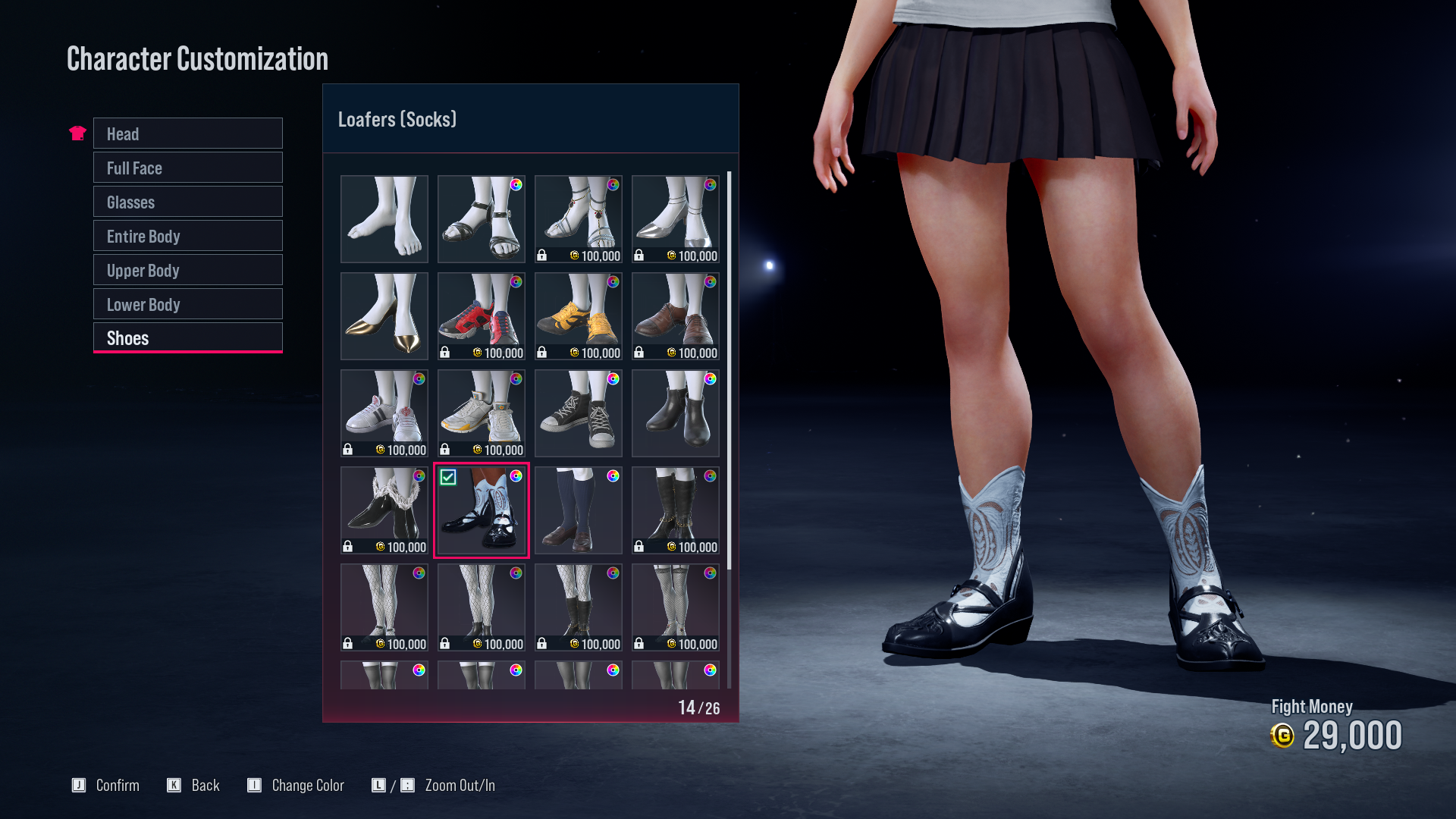Image resolution: width=1456 pixels, height=819 pixels.
Task: Switch to the Upper Body category
Action: [x=187, y=270]
